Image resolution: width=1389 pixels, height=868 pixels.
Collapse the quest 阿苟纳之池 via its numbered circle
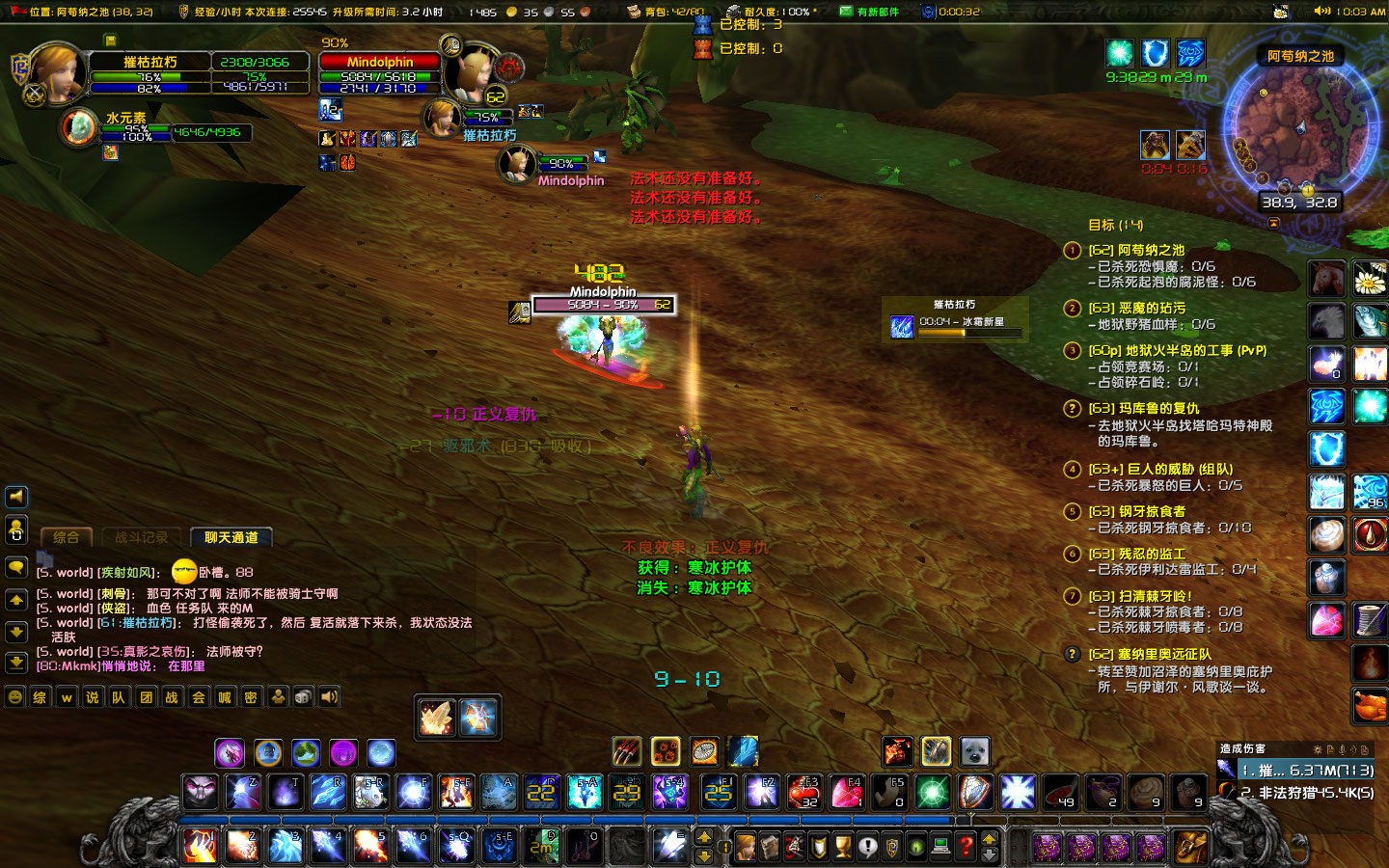pos(1073,250)
